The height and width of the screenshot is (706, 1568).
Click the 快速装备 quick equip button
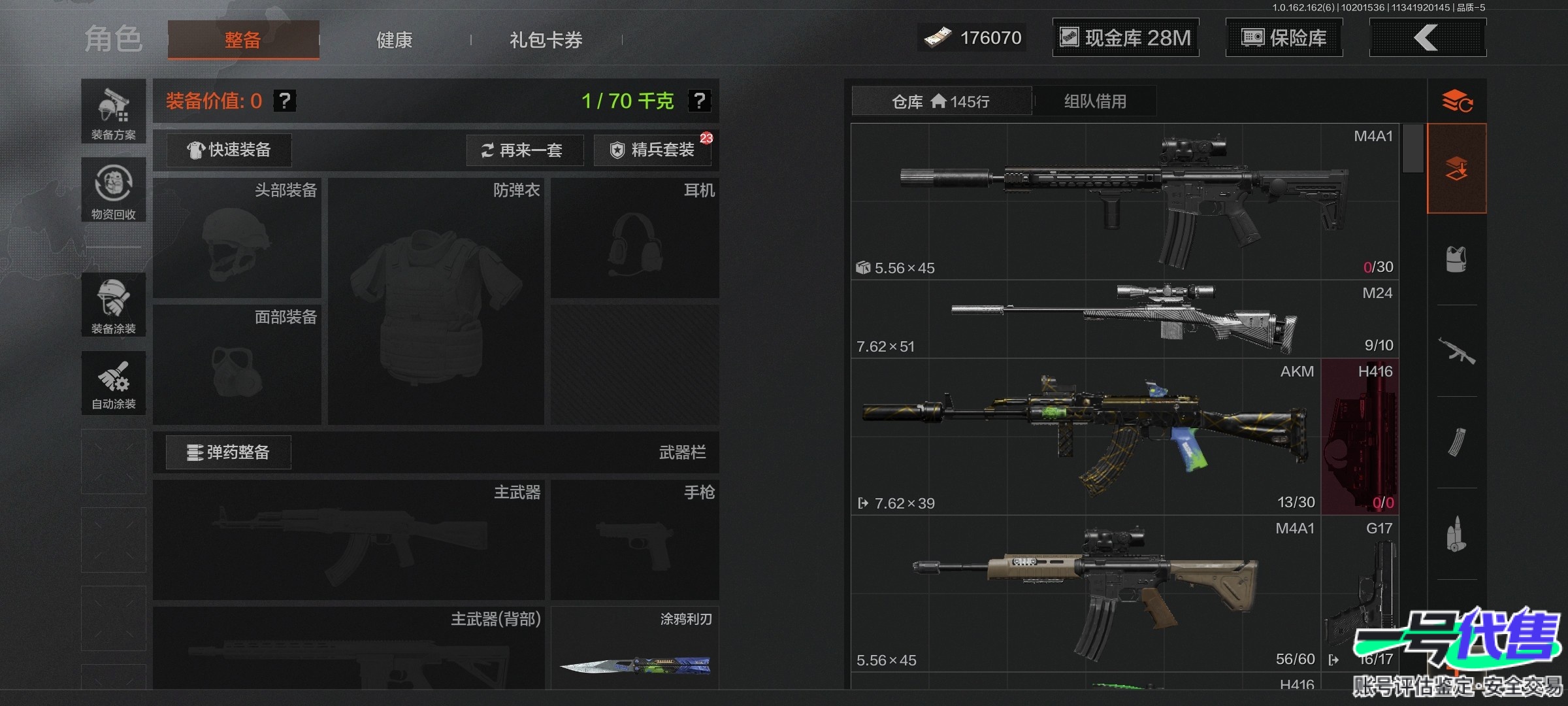coord(229,150)
